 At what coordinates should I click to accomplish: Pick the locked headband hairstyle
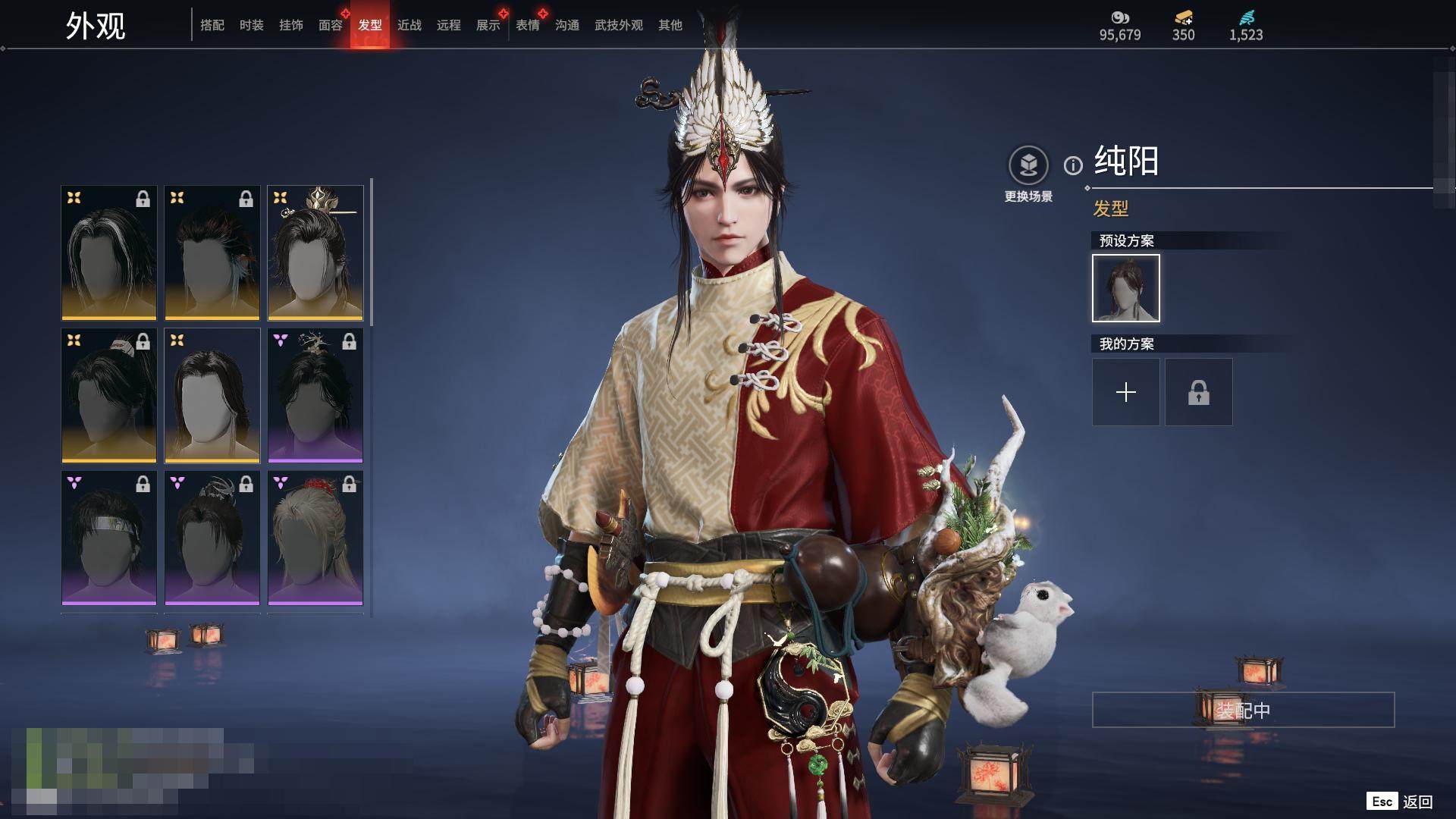(109, 538)
